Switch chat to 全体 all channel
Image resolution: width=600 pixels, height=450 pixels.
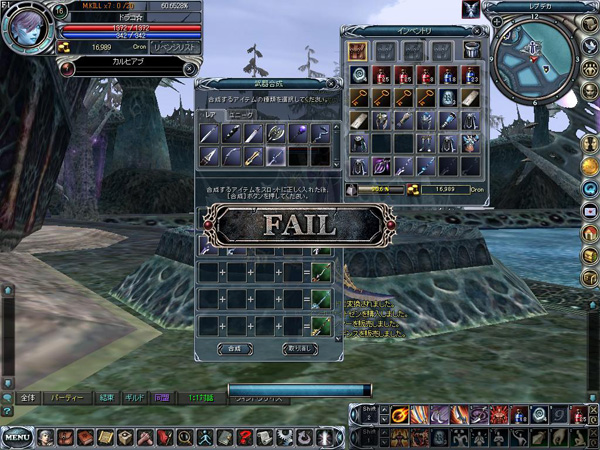pos(28,397)
